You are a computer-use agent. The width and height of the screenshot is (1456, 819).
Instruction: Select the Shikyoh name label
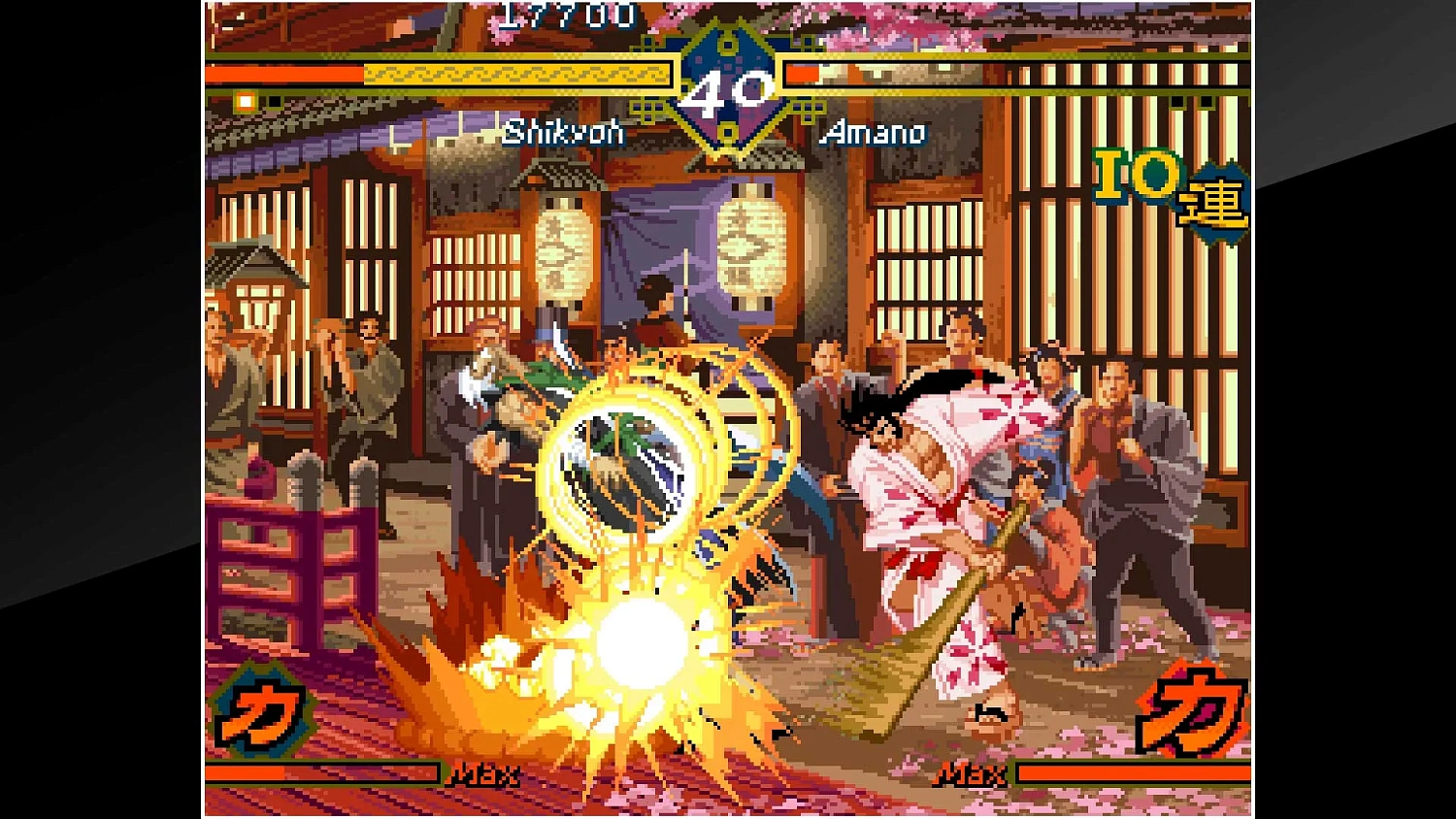(566, 135)
